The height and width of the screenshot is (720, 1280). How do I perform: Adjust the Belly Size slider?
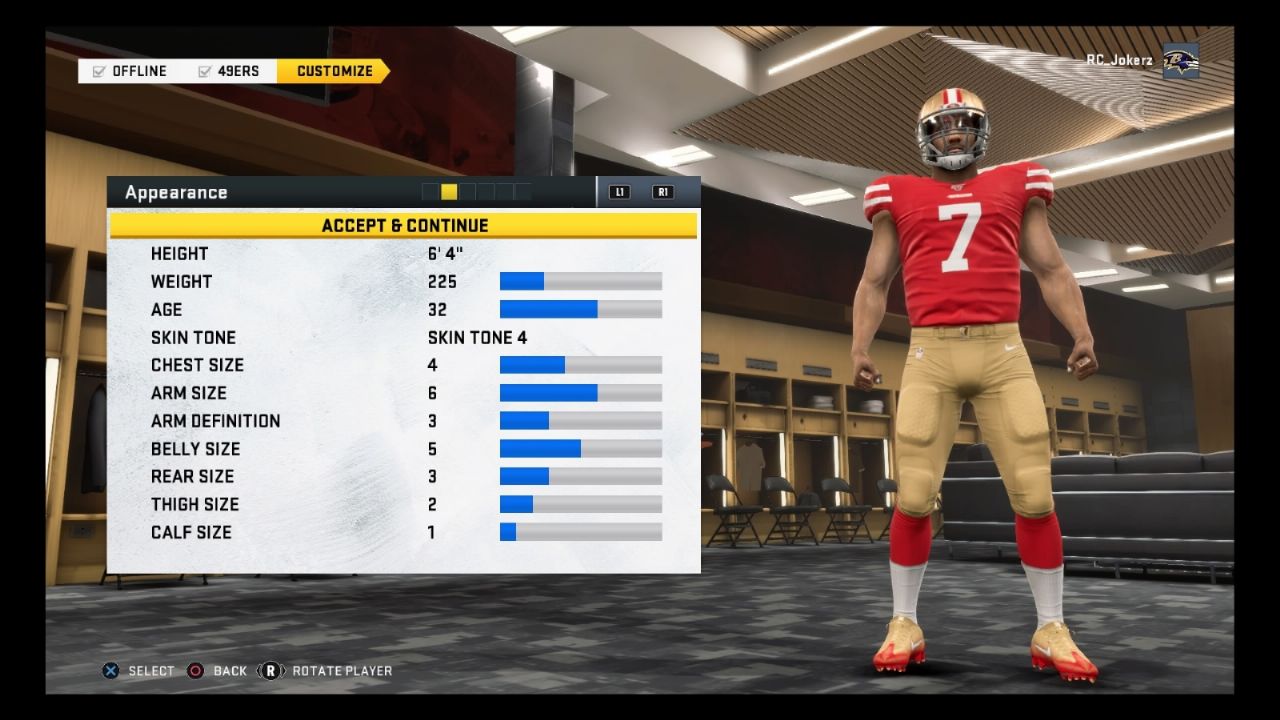point(580,448)
